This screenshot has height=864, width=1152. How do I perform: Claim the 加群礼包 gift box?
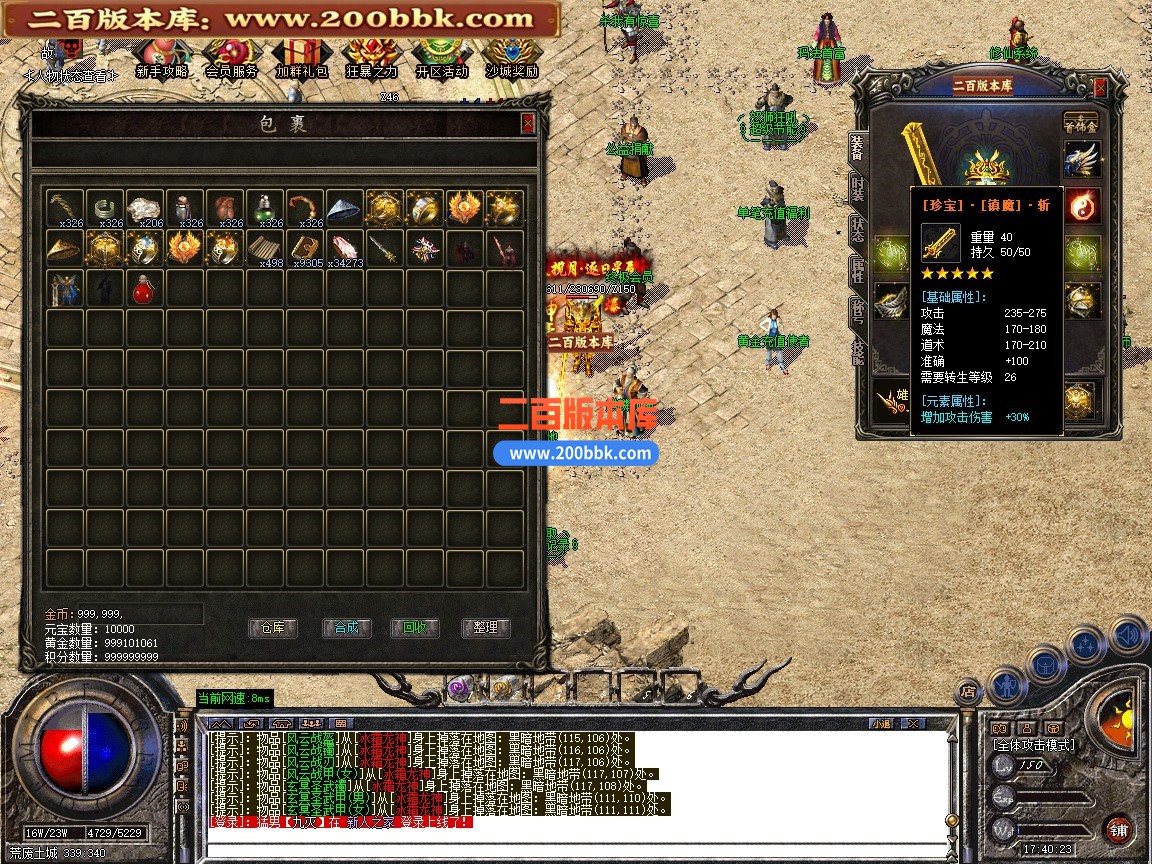(301, 59)
